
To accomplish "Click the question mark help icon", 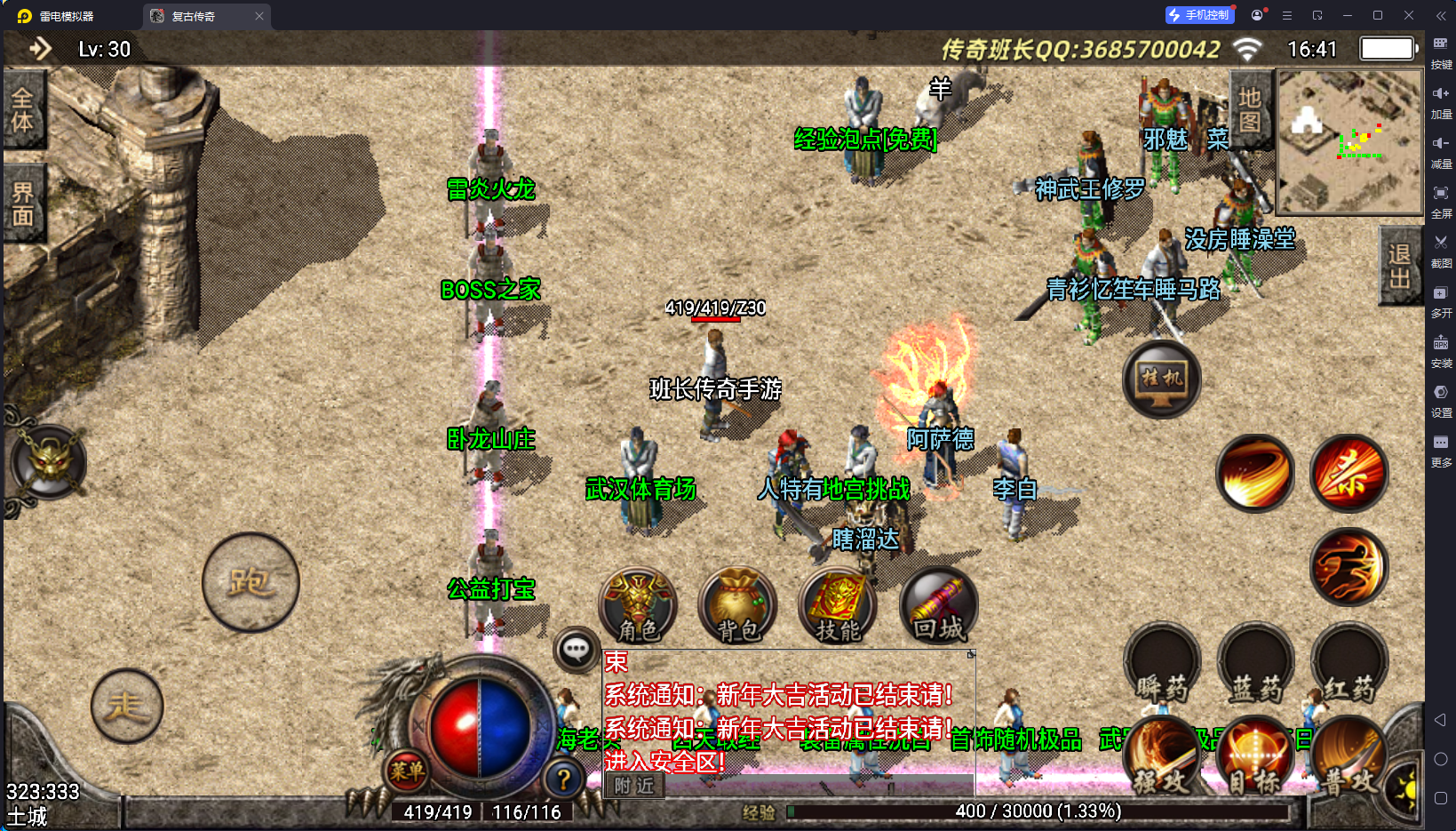I will [563, 779].
